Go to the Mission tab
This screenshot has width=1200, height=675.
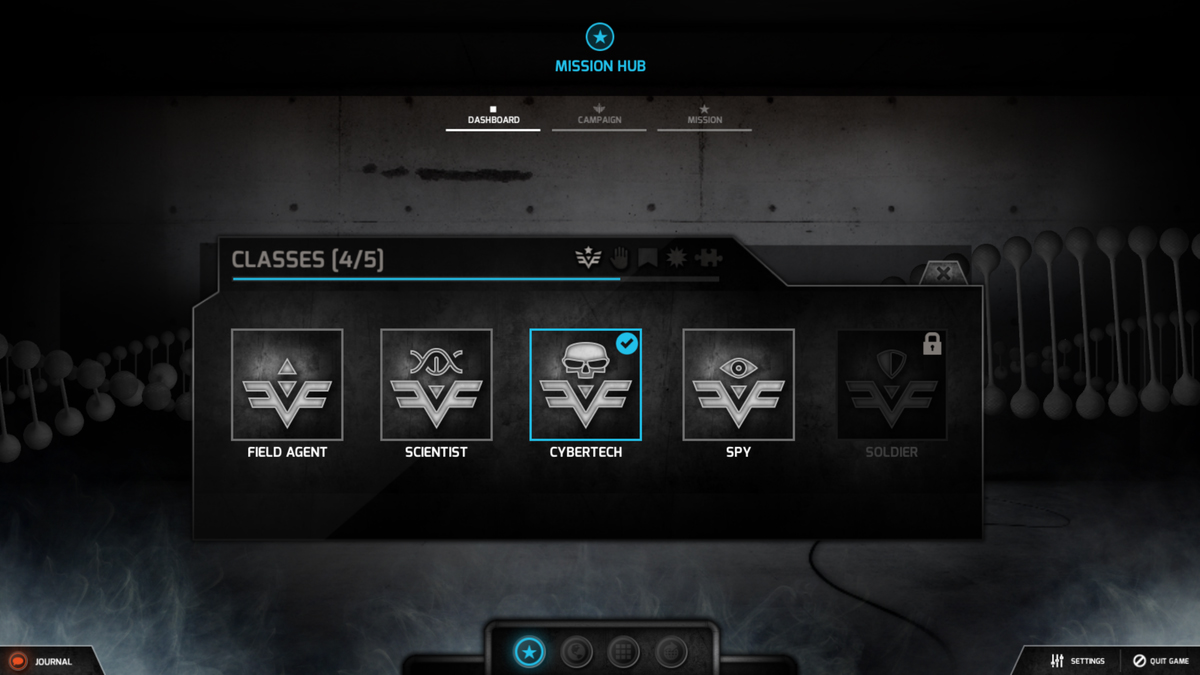(x=704, y=118)
